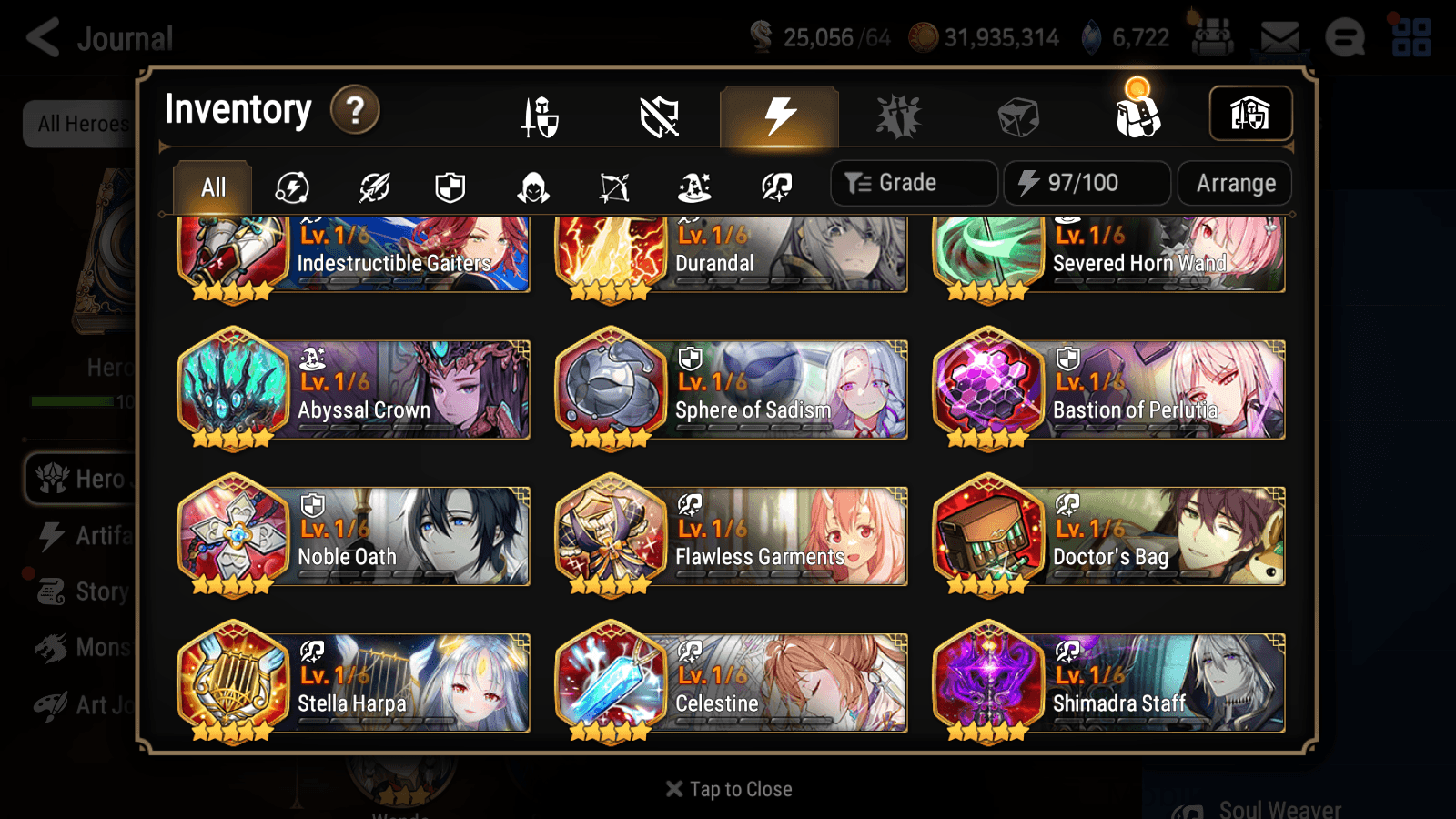Screen dimensions: 1456x819
Task: Click the question mark help icon next to Inventory
Action: click(355, 109)
